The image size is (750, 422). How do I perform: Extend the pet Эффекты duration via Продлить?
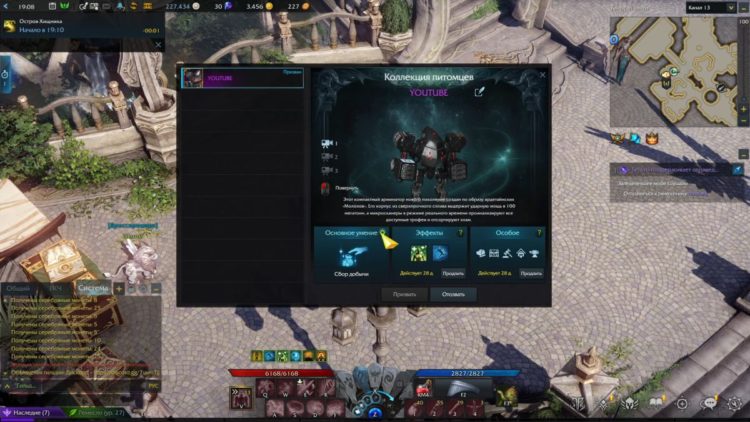point(452,272)
